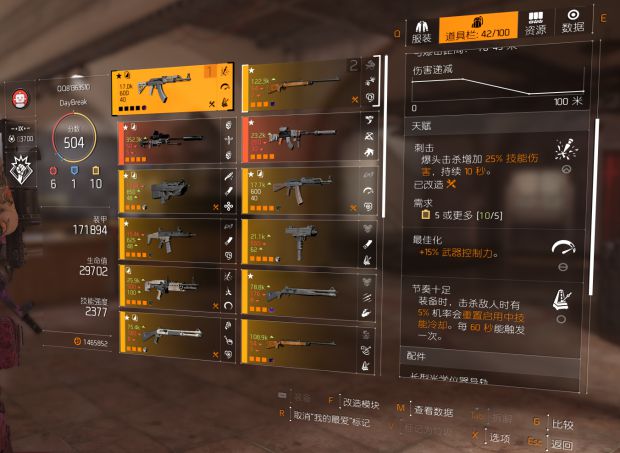Click 返回 (Back) to exit inventory

(x=562, y=444)
